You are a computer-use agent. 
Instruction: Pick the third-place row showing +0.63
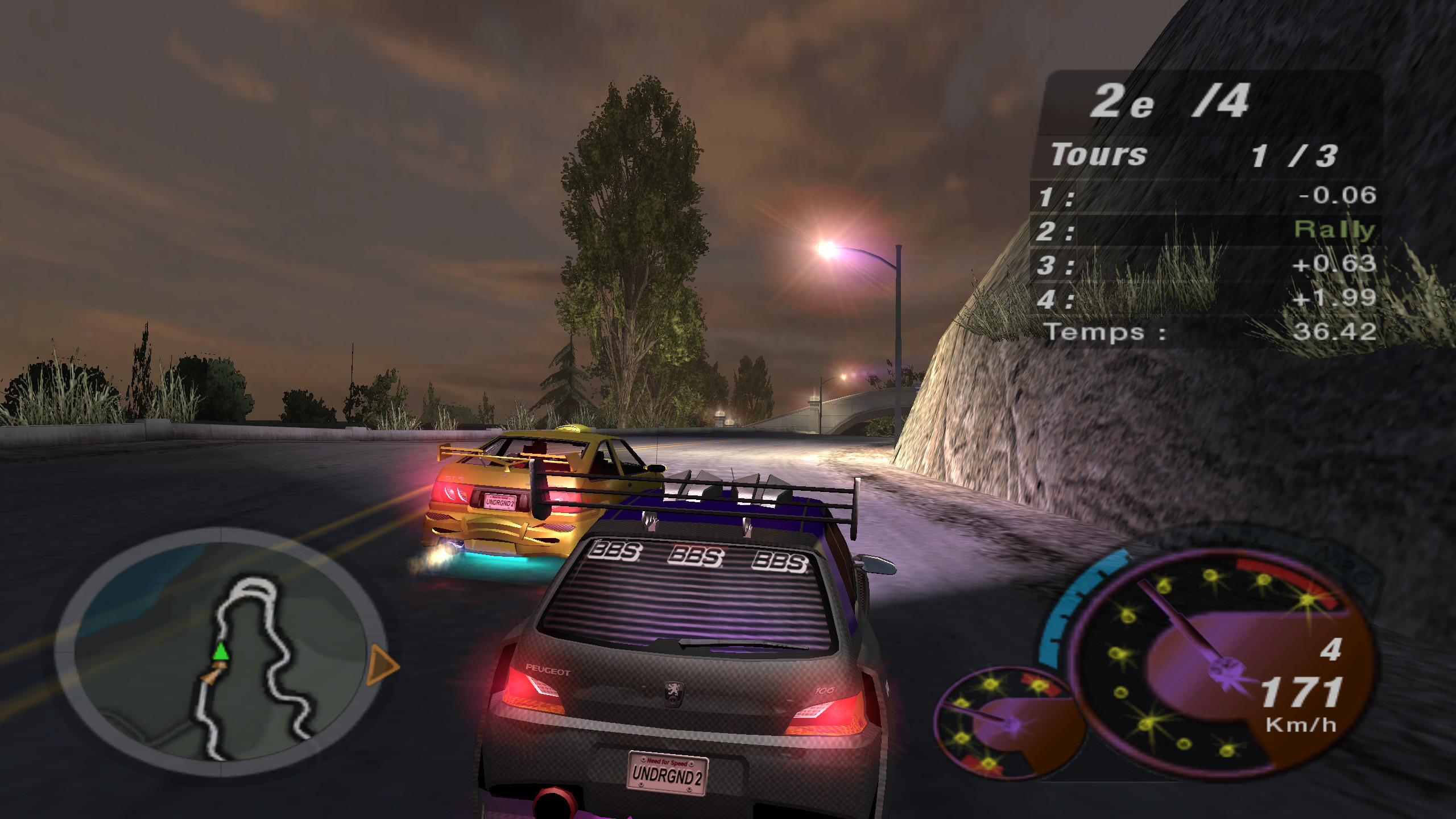1206,264
